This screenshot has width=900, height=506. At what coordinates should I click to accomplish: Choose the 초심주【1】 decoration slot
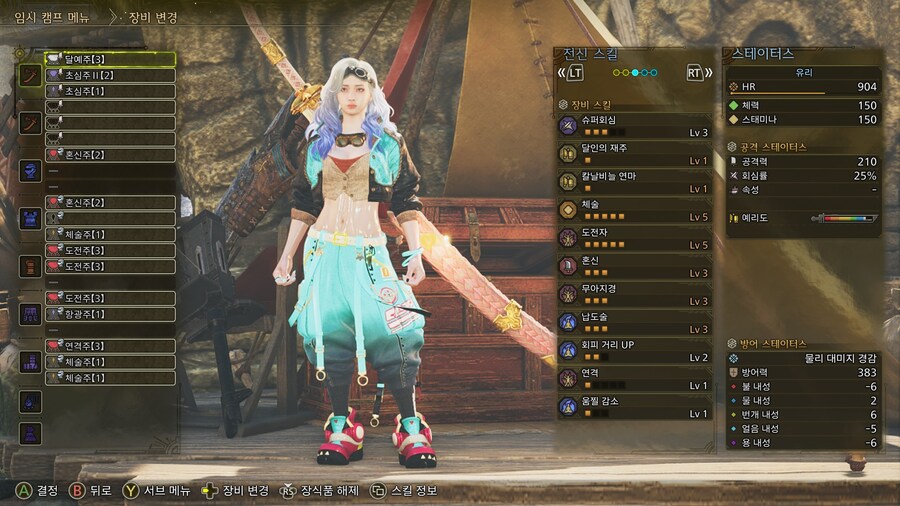coord(110,91)
